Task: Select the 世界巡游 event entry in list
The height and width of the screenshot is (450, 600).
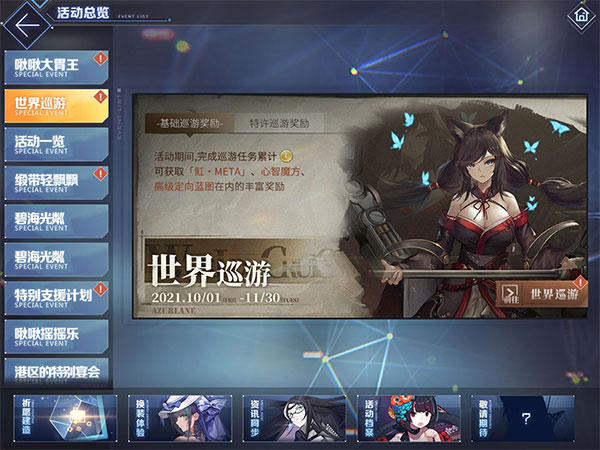Action: pos(55,104)
